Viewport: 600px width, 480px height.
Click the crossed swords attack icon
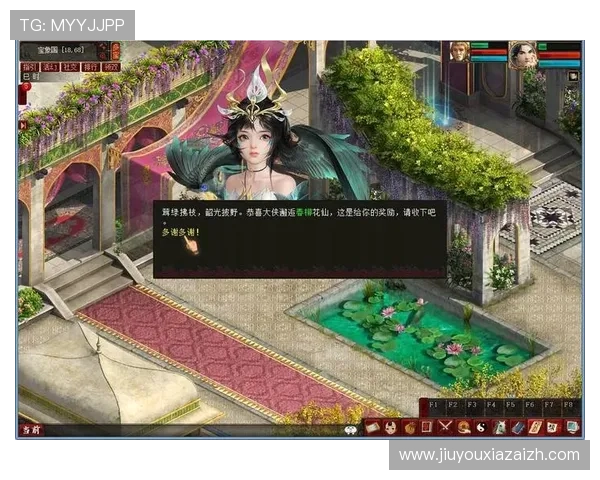pos(446,427)
